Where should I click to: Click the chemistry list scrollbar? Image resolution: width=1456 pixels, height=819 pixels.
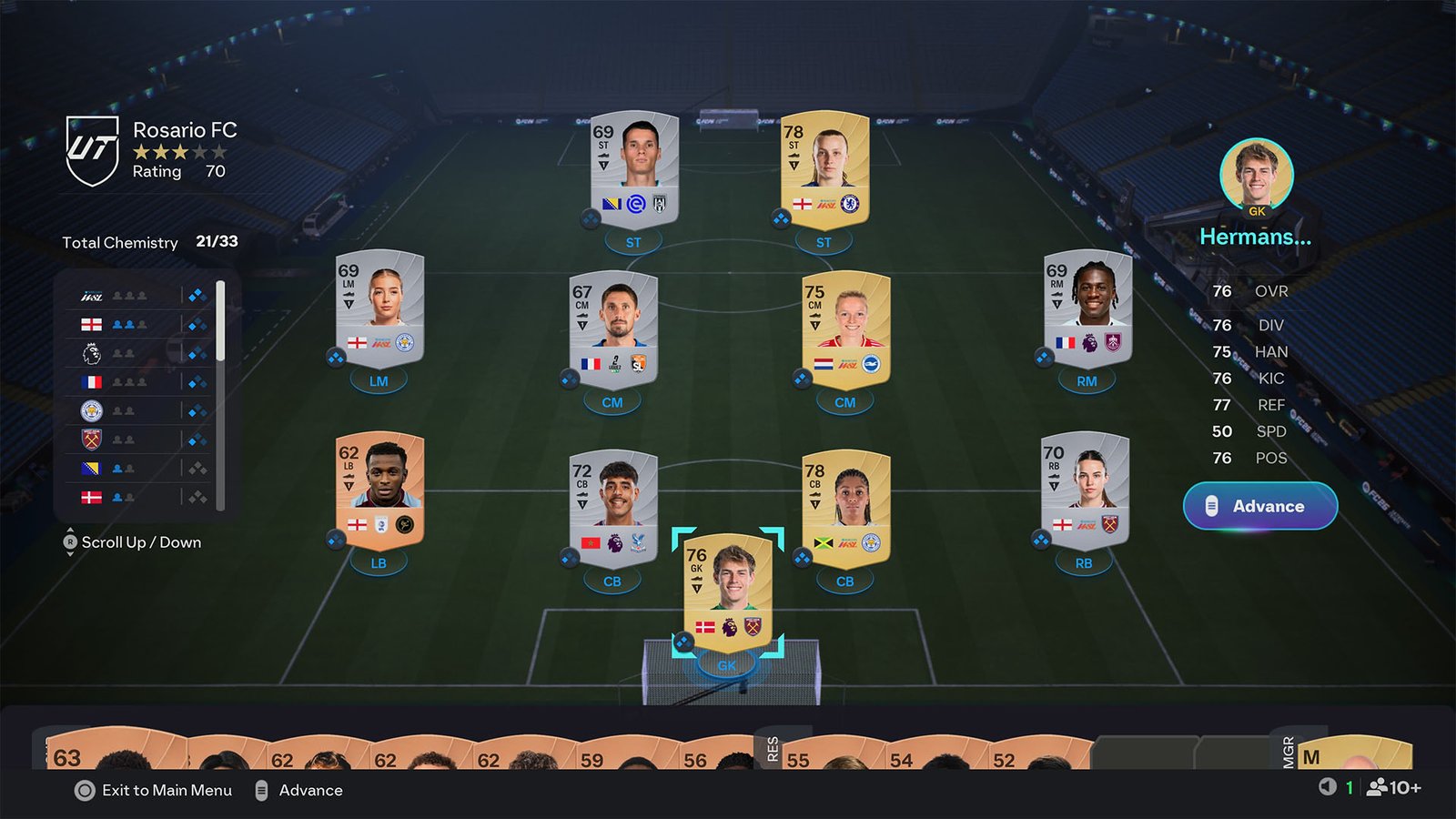click(x=220, y=320)
